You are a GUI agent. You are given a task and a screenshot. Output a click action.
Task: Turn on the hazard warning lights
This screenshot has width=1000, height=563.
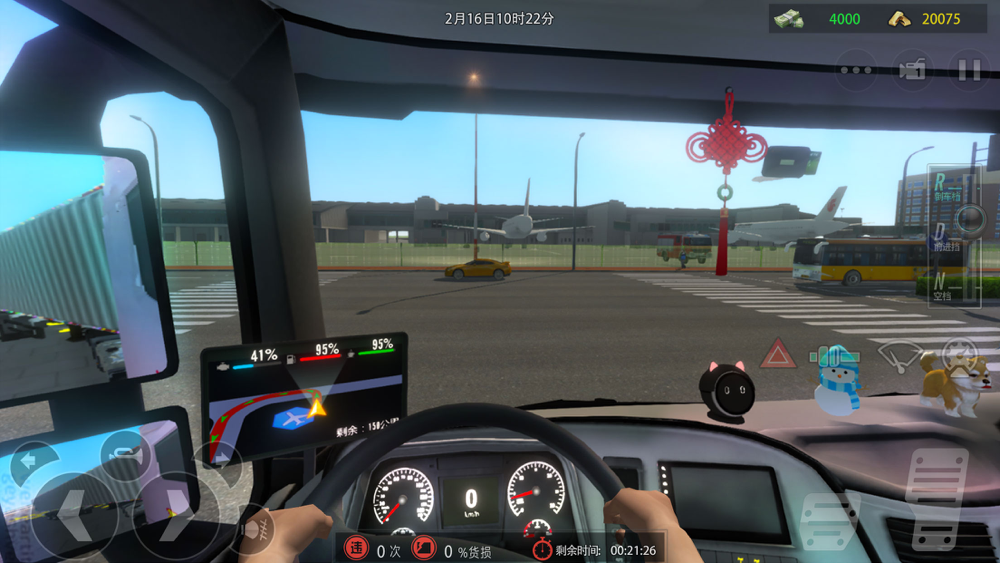(777, 354)
